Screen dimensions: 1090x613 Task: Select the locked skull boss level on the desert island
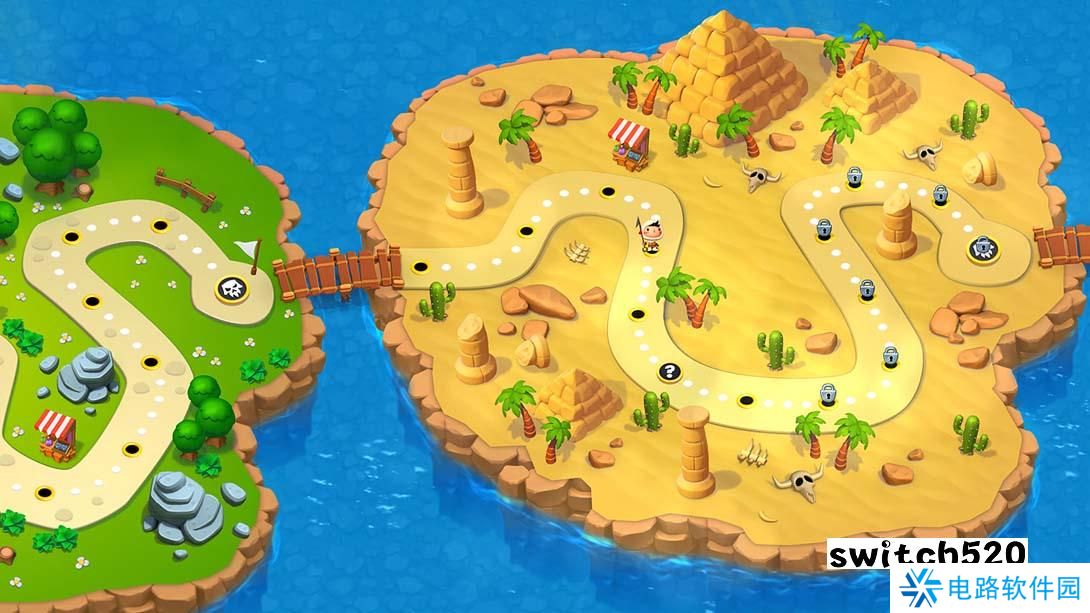[x=984, y=248]
